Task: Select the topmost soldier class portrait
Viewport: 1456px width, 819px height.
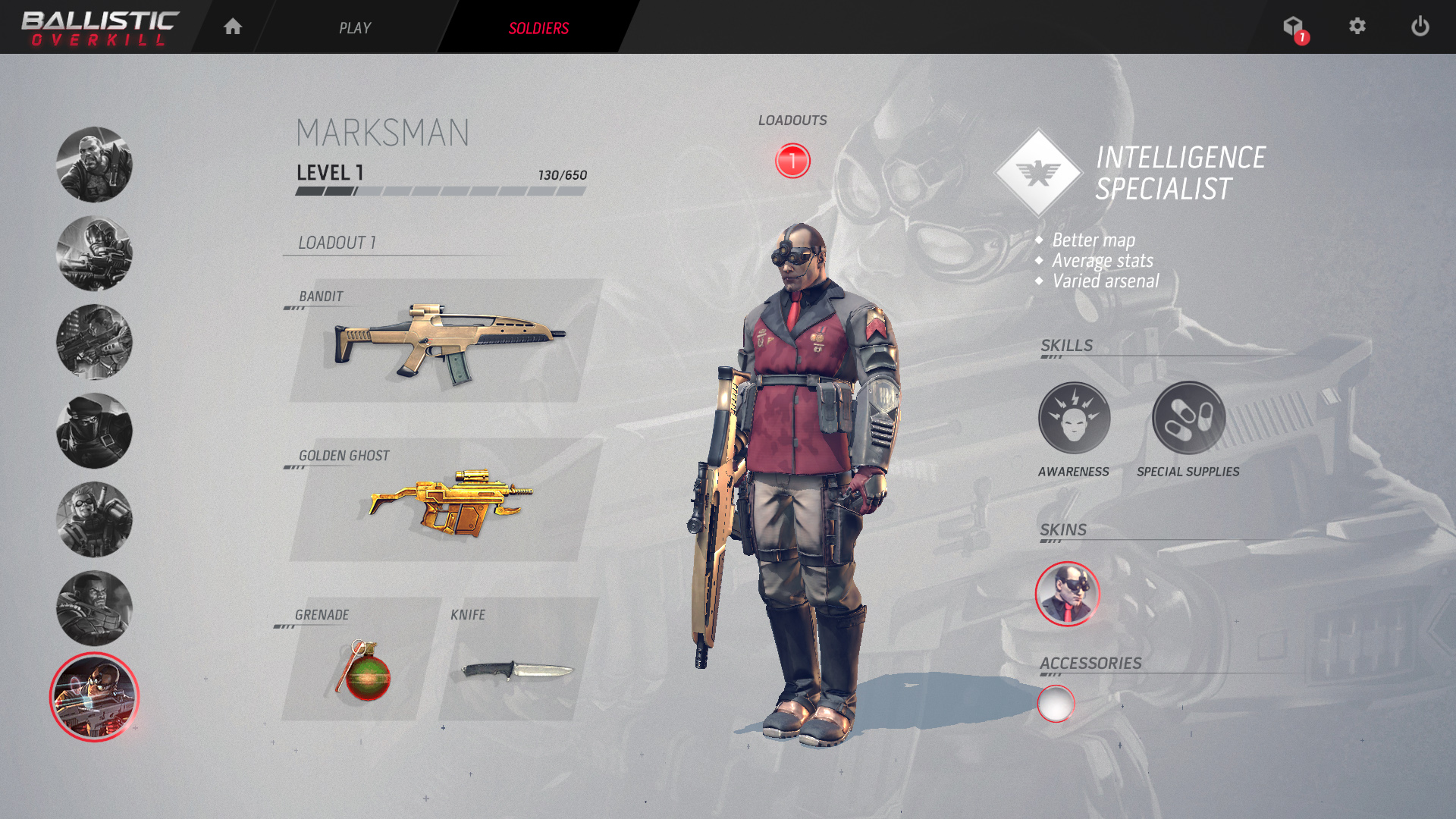Action: pyautogui.click(x=94, y=162)
